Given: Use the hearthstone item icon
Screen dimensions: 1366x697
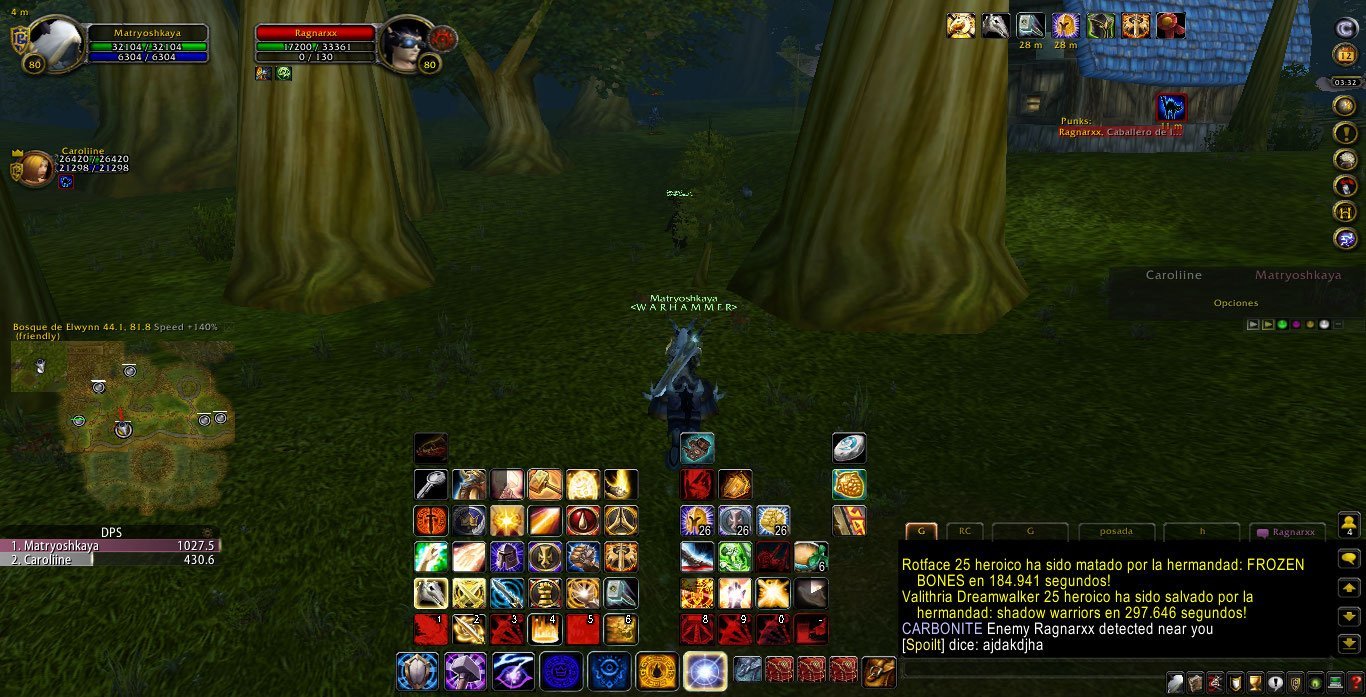Looking at the screenshot, I should tap(849, 447).
